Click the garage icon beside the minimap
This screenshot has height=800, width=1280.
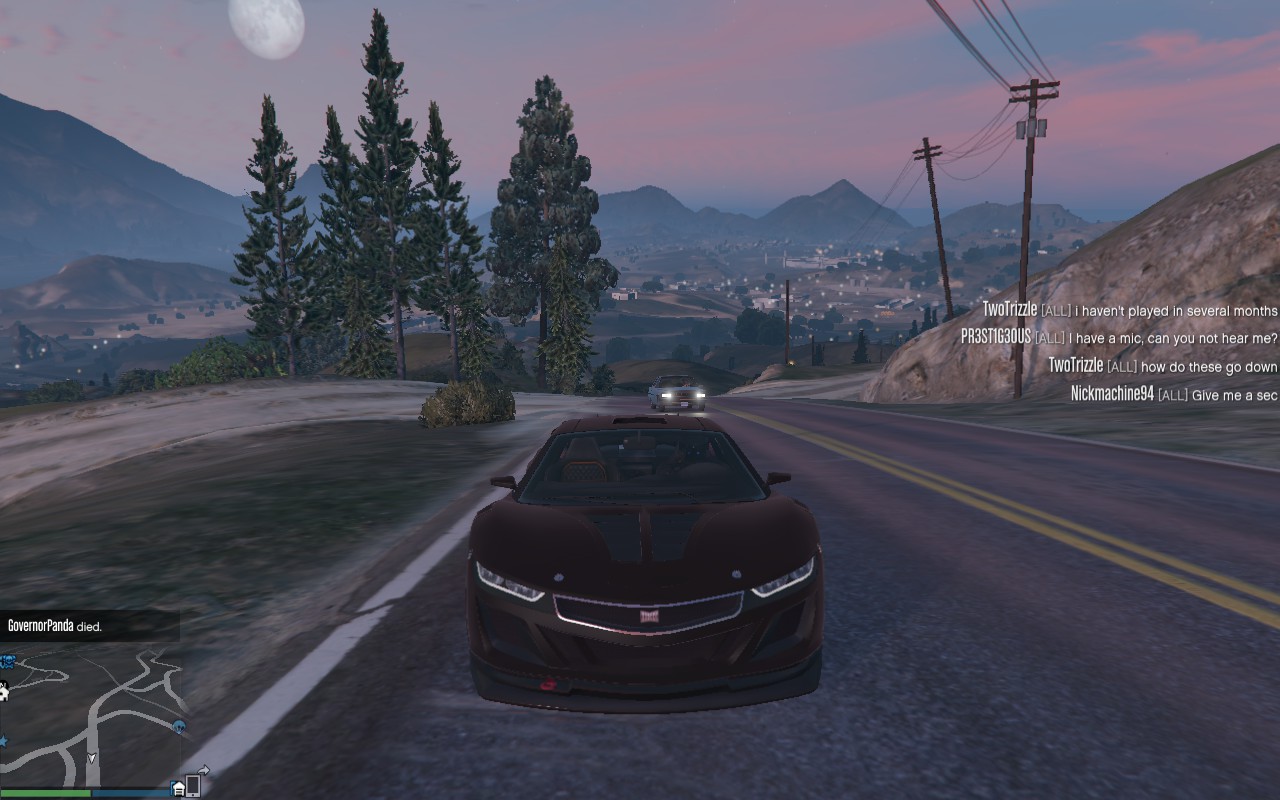pos(178,789)
